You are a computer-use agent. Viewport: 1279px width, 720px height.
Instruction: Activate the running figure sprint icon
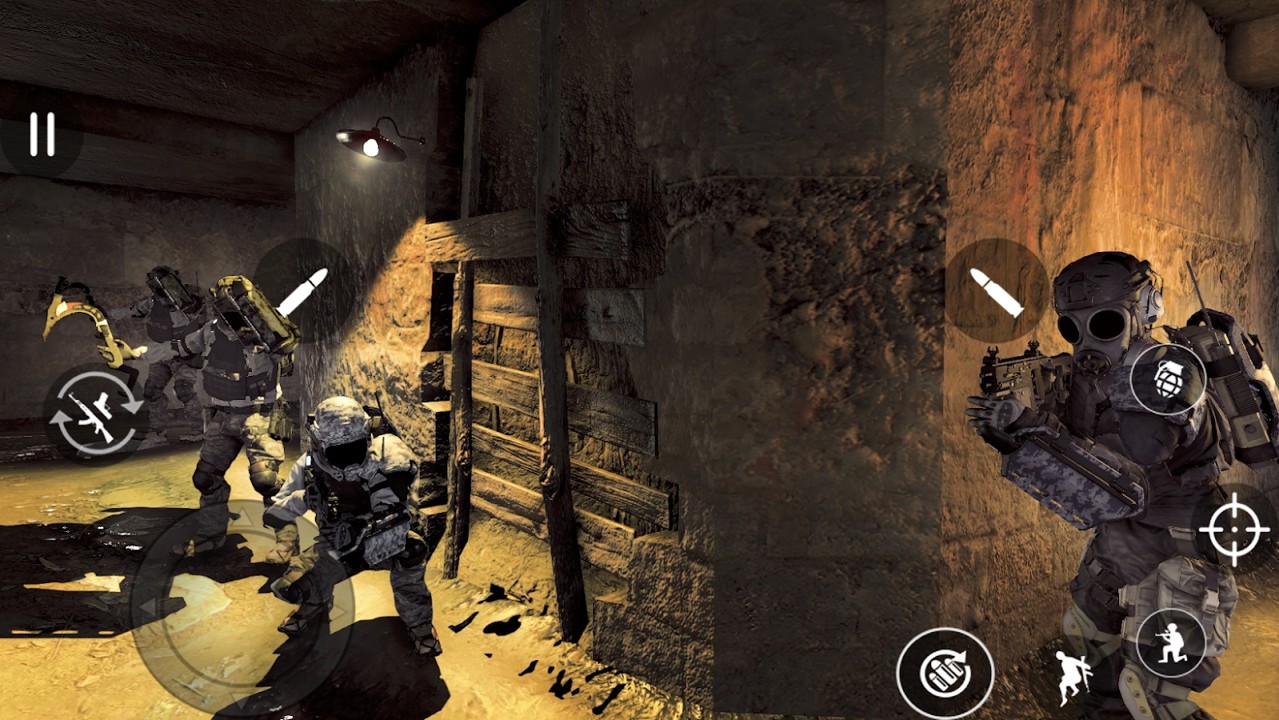1071,677
